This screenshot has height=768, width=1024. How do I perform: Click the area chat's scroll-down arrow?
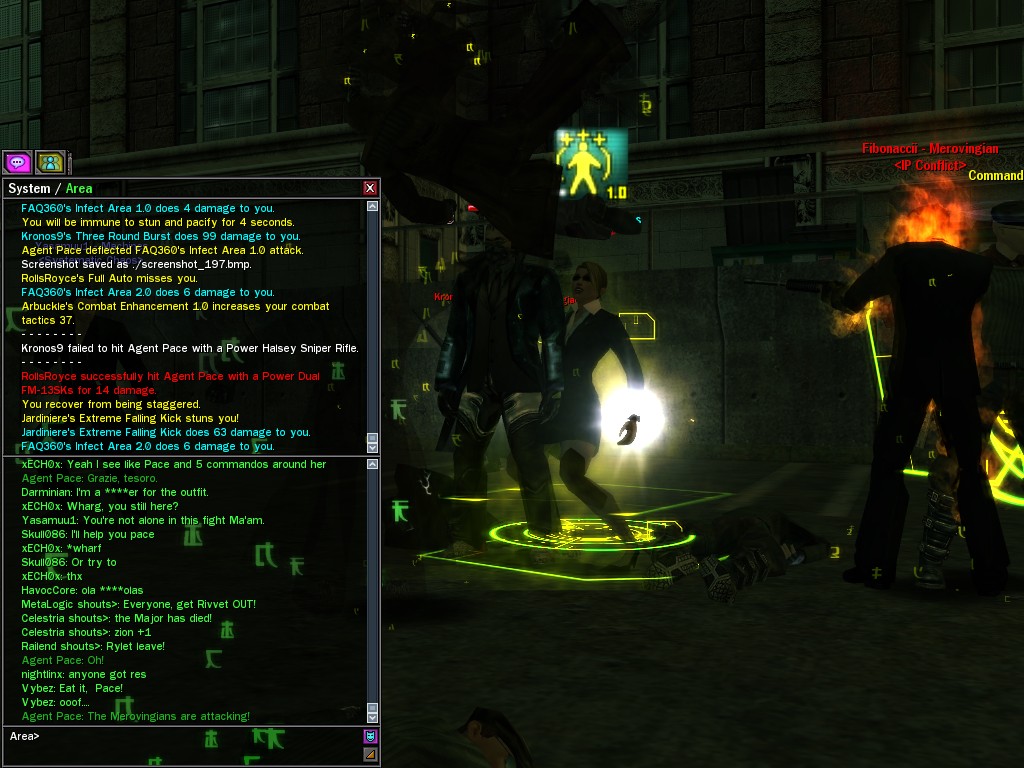pyautogui.click(x=373, y=716)
